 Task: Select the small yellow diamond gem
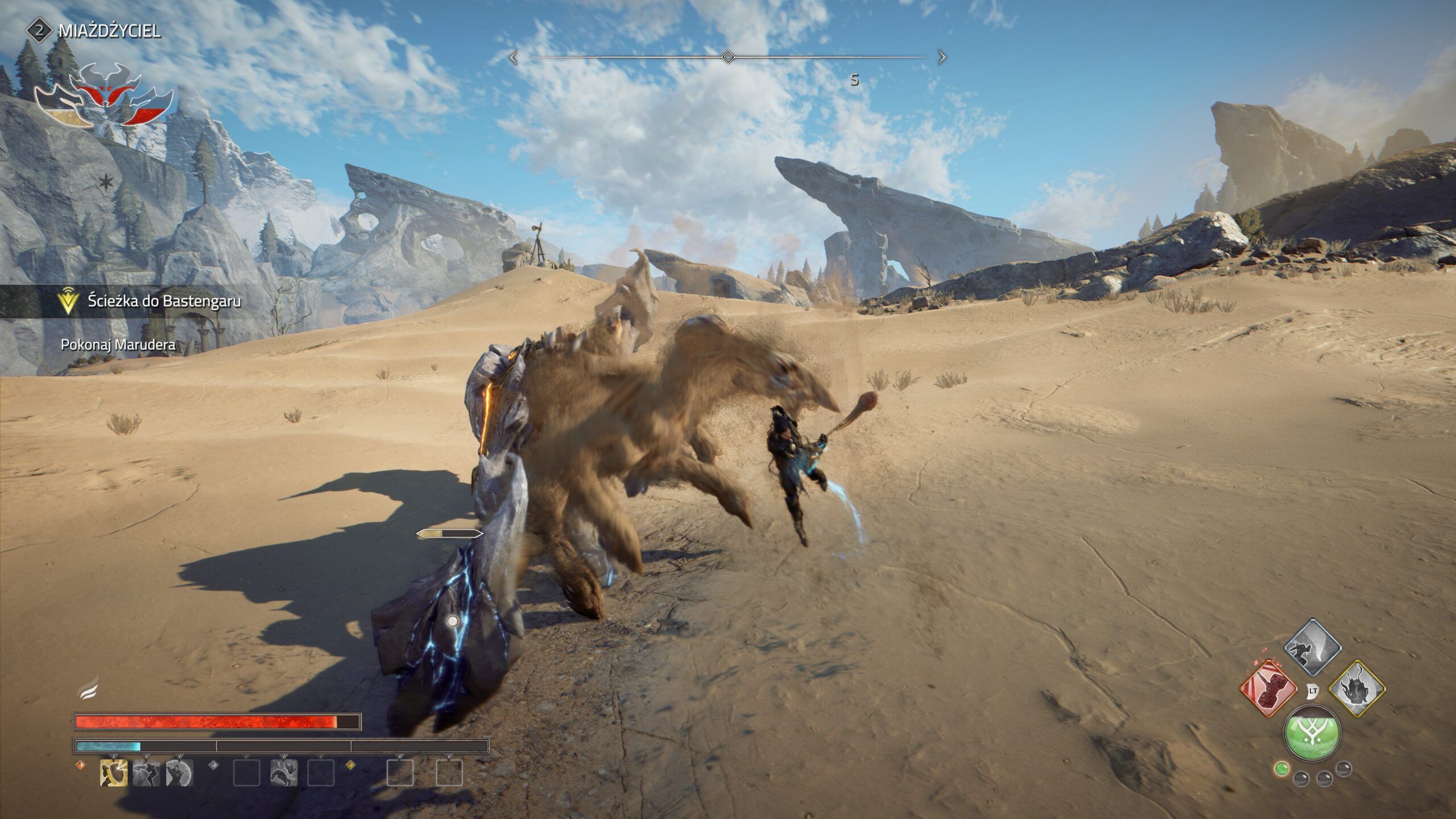(x=350, y=765)
